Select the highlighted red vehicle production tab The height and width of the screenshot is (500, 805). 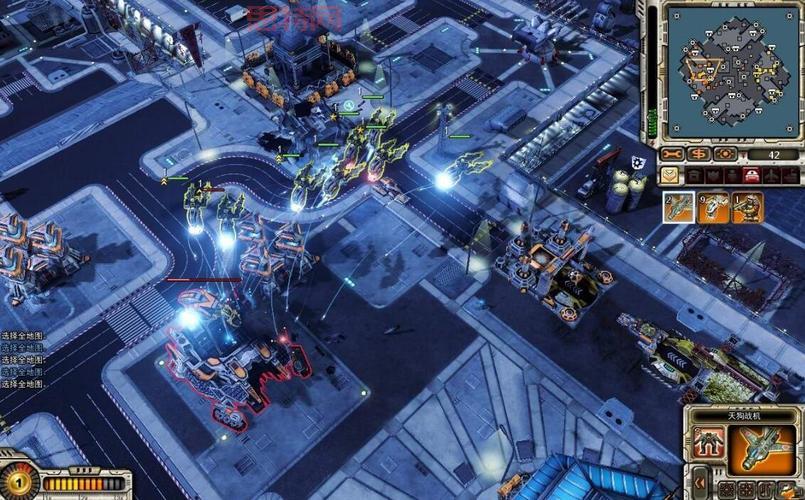[x=749, y=176]
